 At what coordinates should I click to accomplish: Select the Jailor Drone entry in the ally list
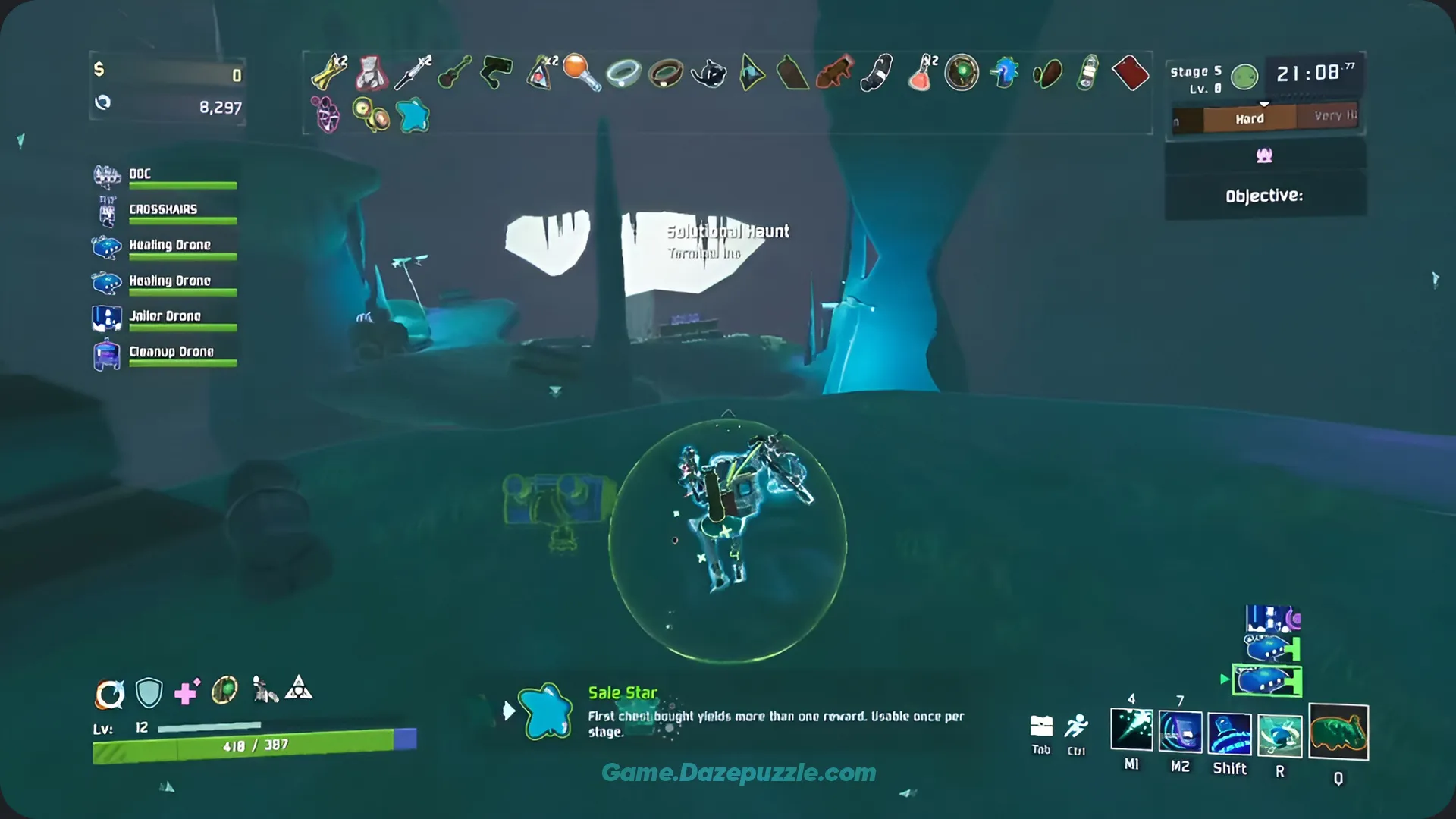coord(165,316)
